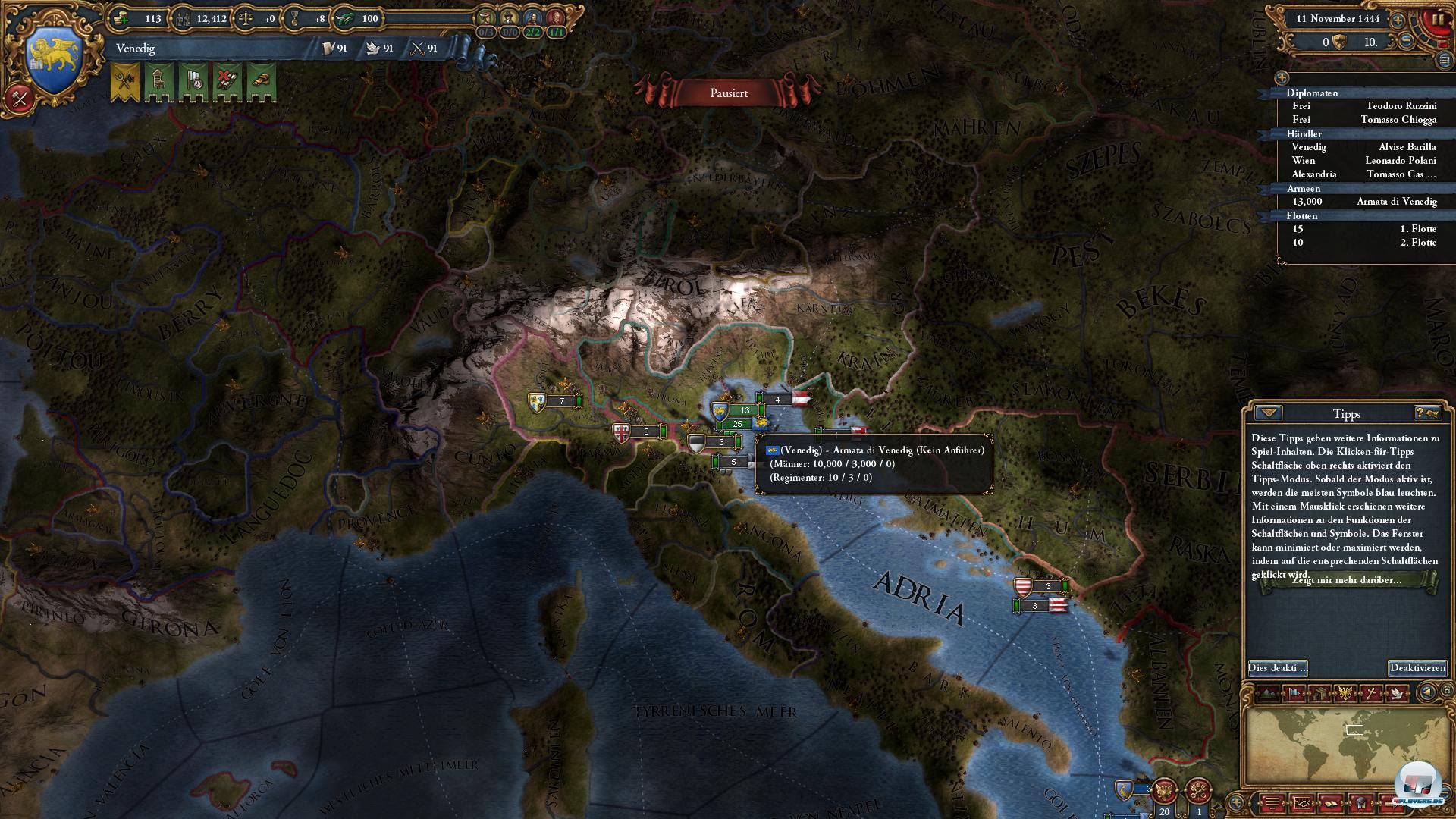This screenshot has width=1456, height=819.
Task: Open the religion map mode with the cross
Action: pos(1372,694)
